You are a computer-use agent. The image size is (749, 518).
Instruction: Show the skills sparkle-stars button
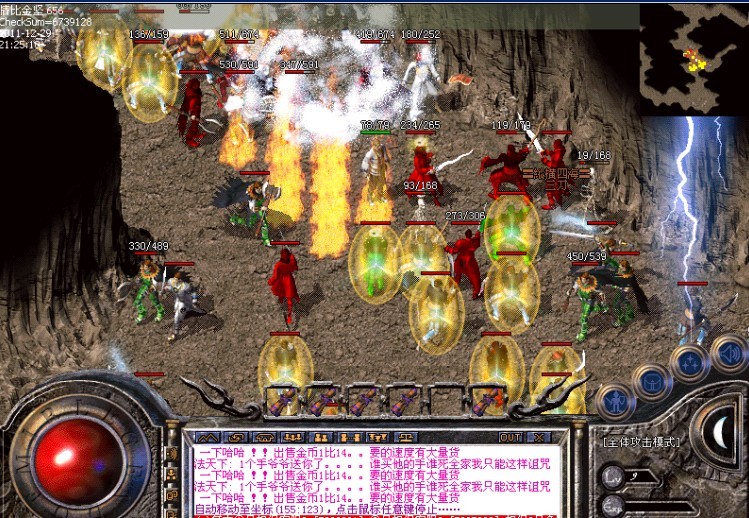pos(690,362)
